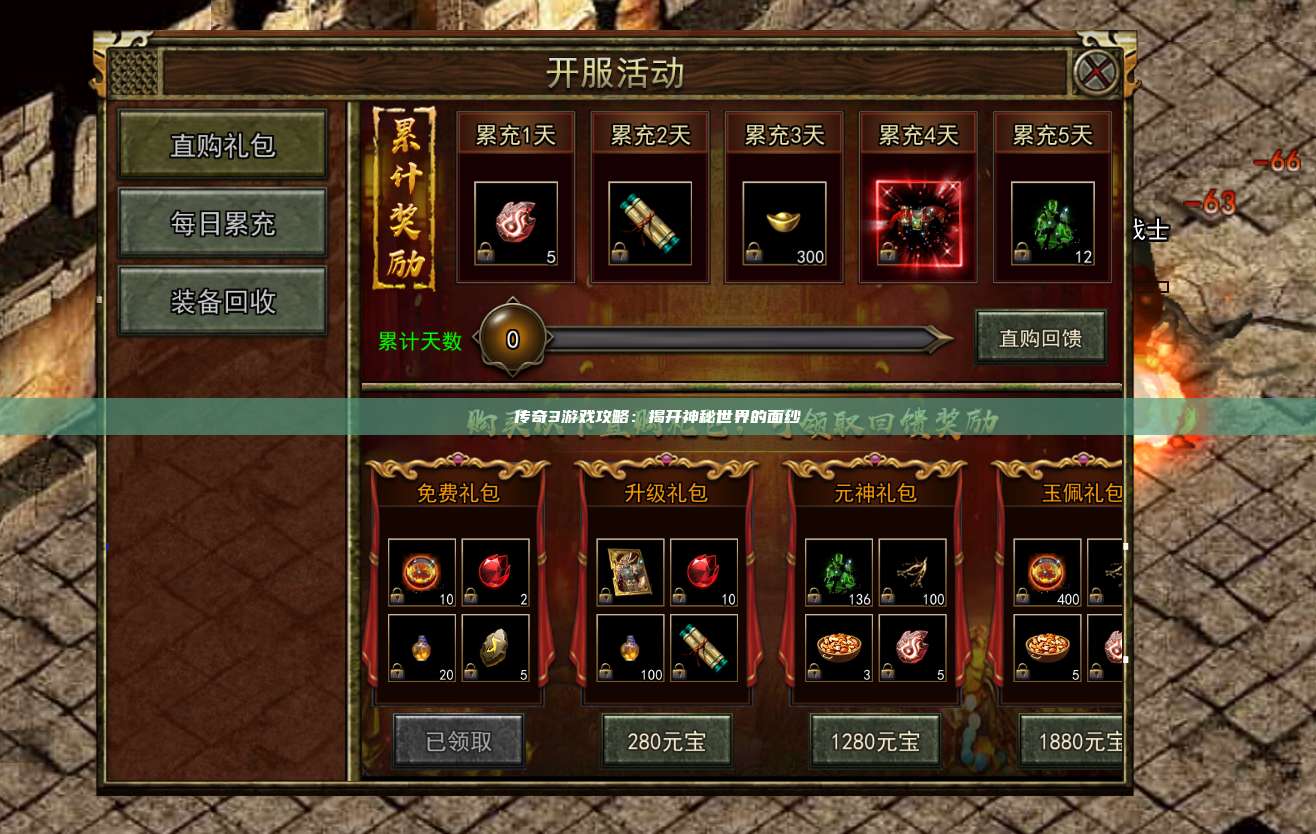This screenshot has height=834, width=1316.
Task: Click the red orb reward under 累充1天
Action: pos(516,222)
